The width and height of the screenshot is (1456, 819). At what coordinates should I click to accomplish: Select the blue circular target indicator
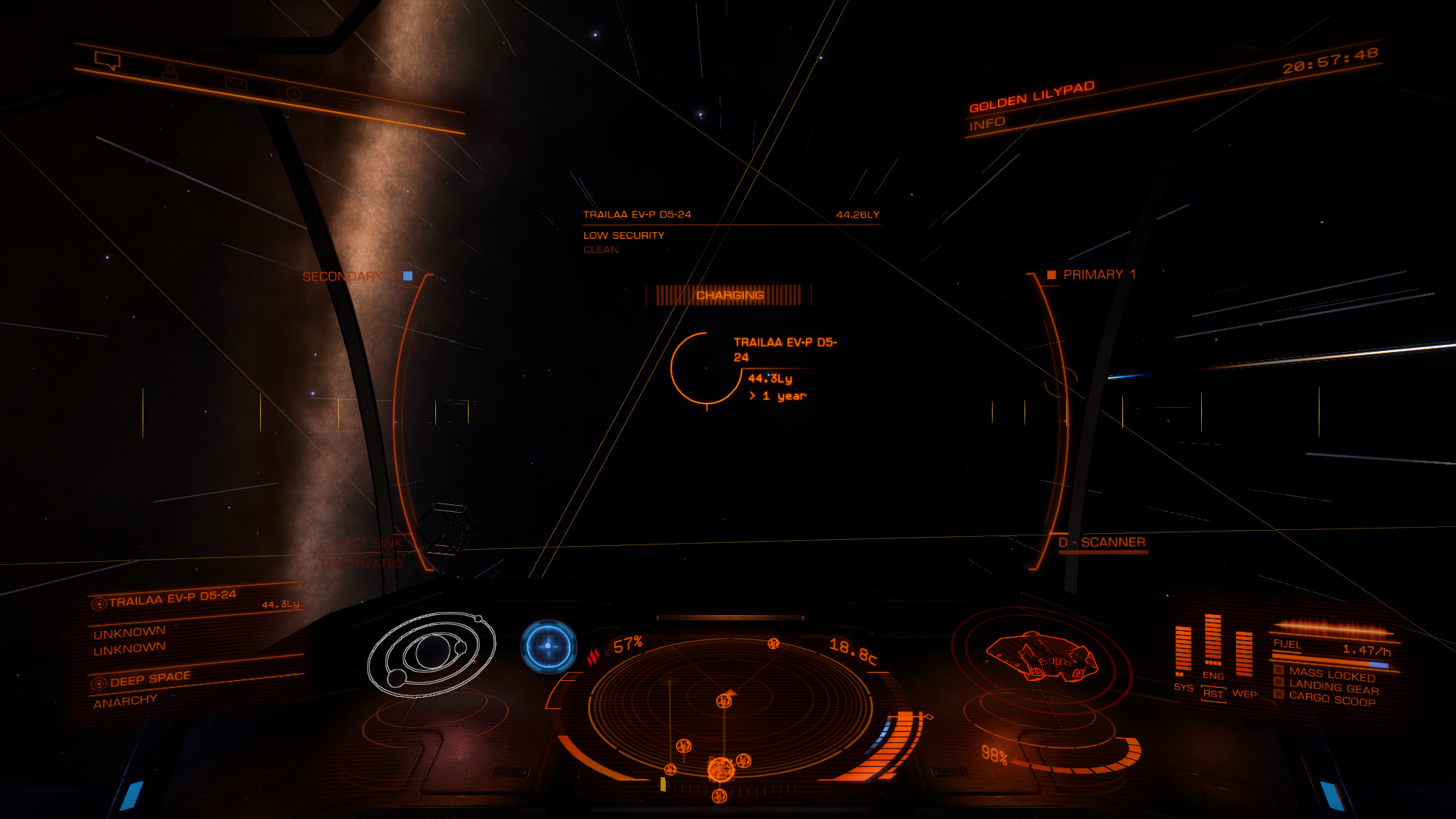coord(548,646)
